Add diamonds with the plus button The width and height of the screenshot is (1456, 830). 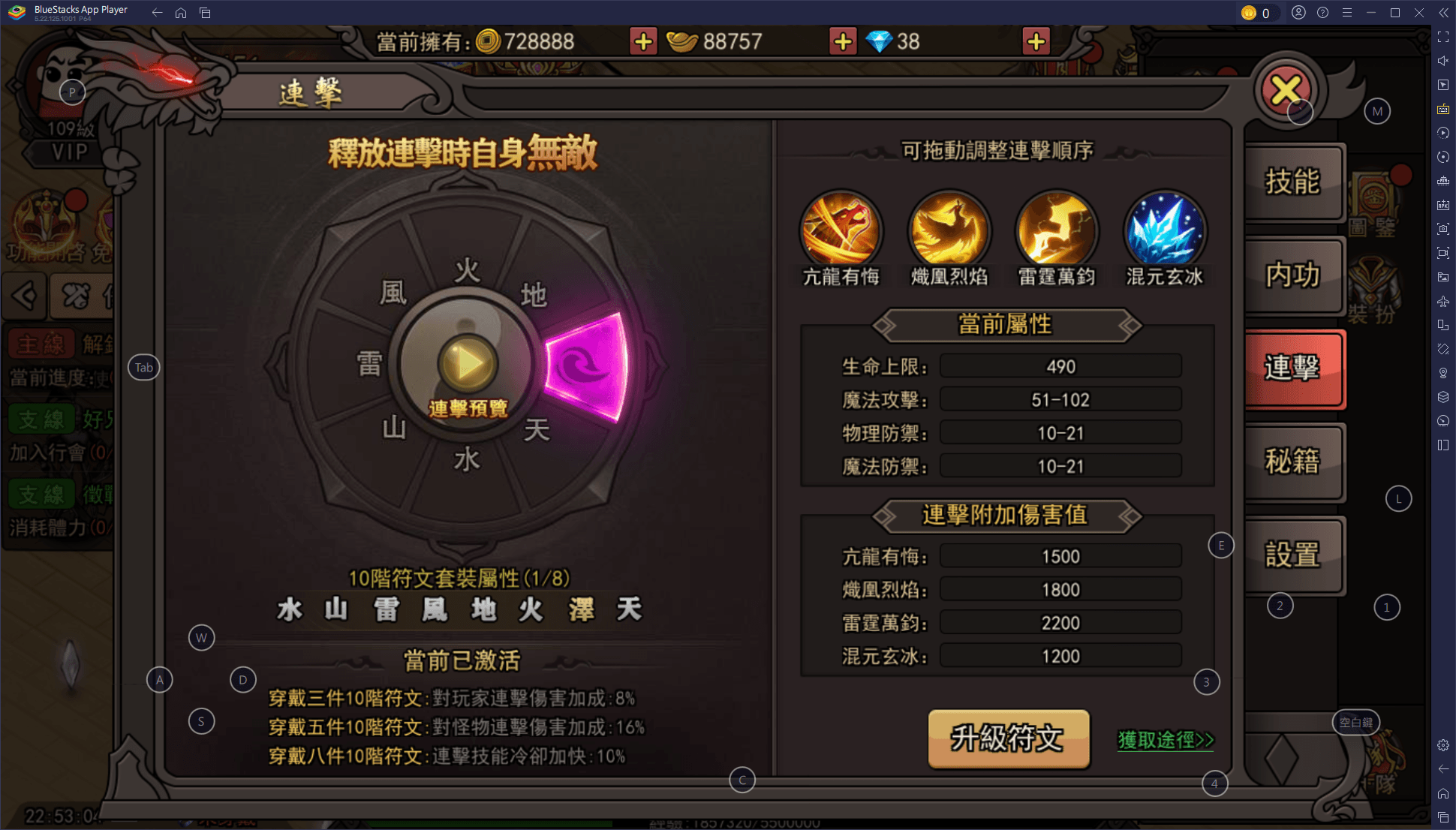[x=1036, y=42]
